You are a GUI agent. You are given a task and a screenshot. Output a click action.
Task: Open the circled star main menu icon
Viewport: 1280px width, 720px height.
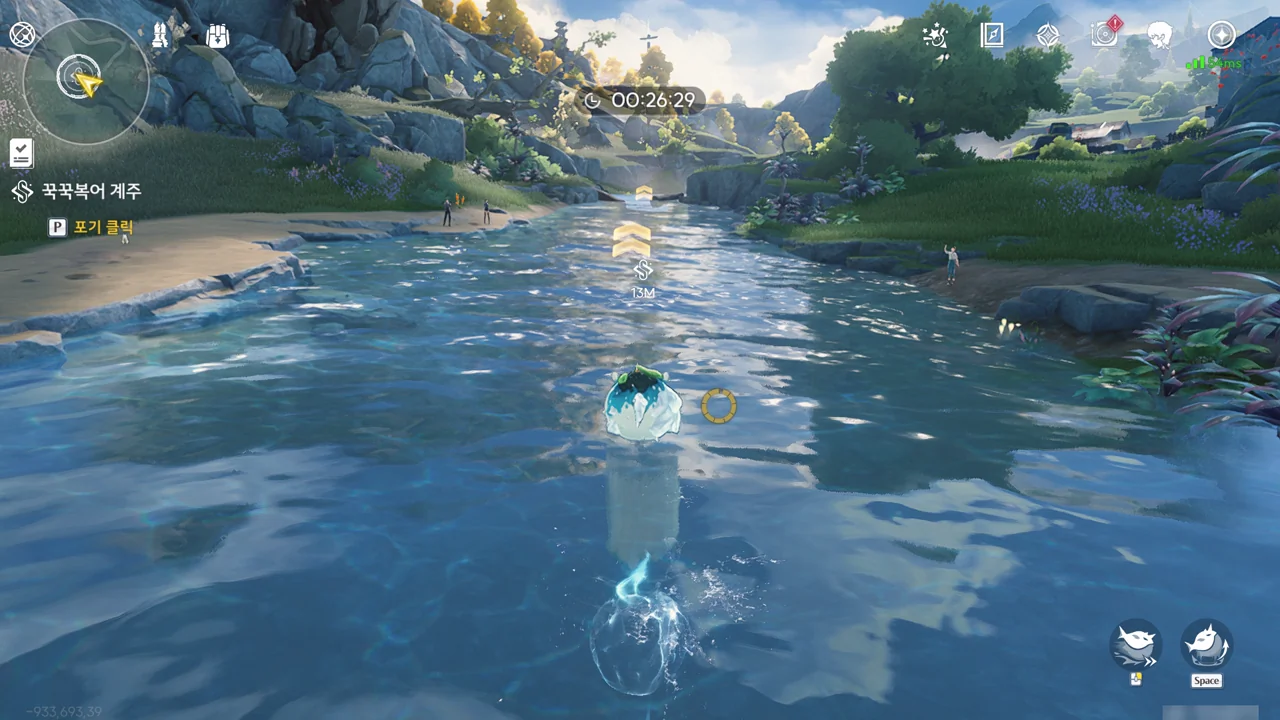[1221, 35]
